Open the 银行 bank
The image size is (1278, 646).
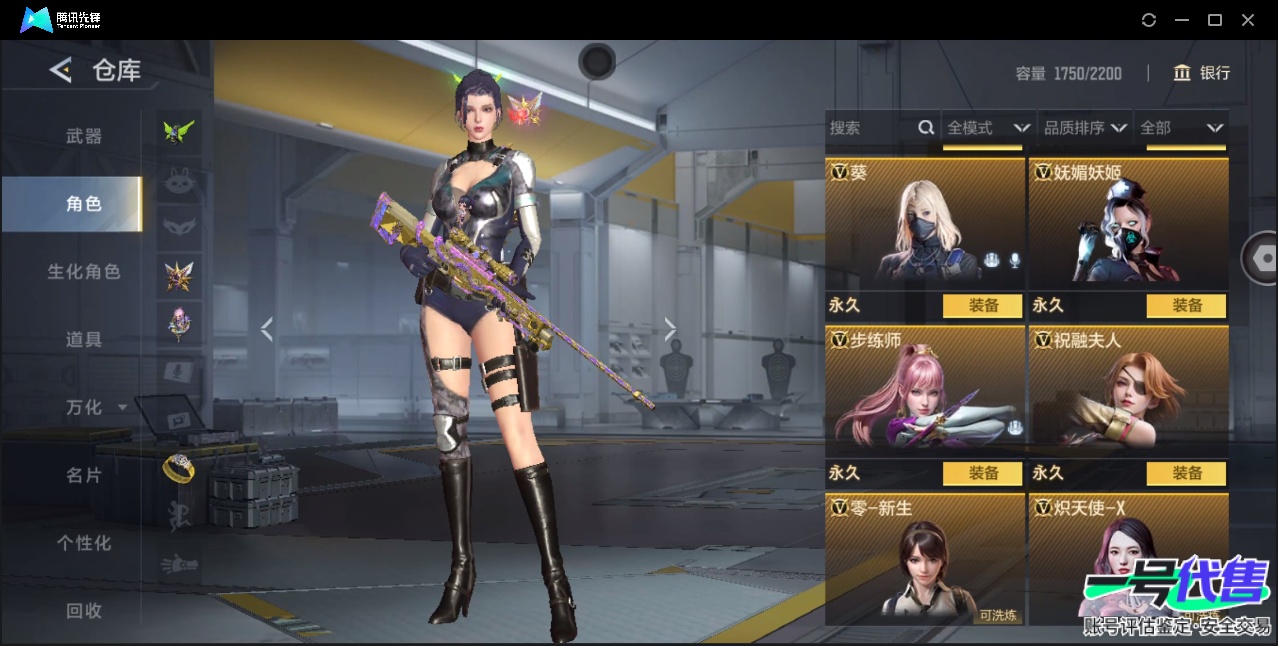1202,73
